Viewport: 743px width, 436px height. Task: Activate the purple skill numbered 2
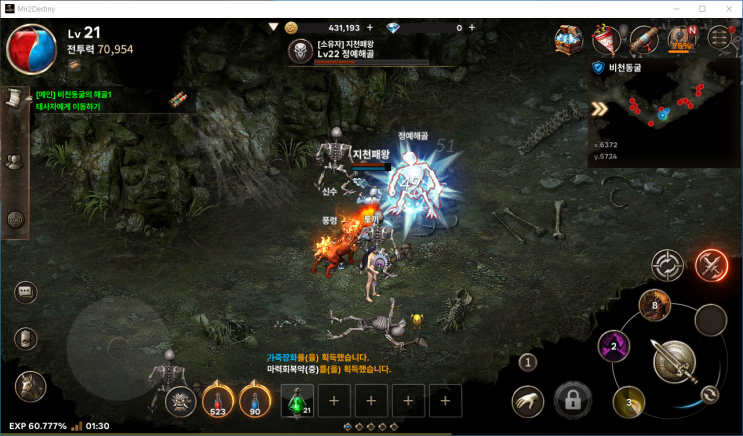[613, 347]
